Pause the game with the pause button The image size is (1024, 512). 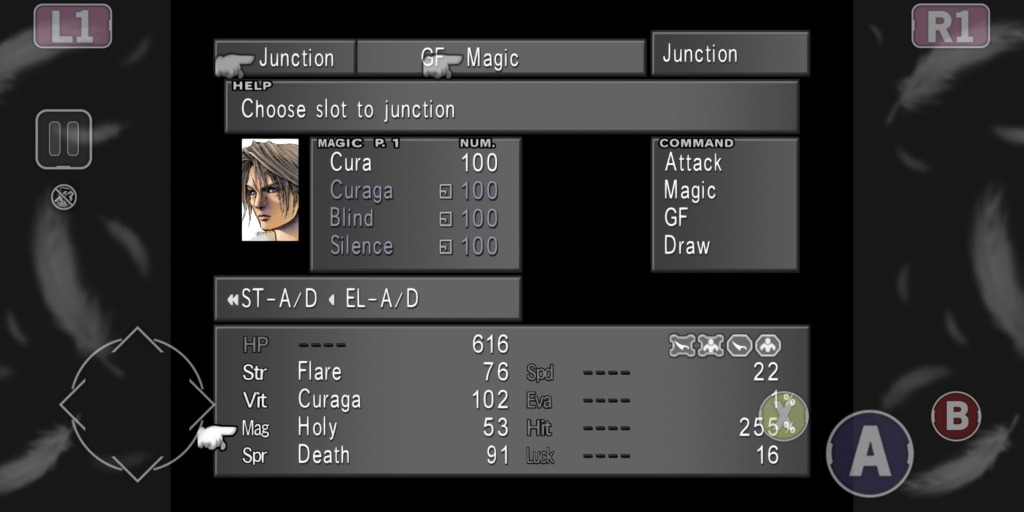(x=64, y=139)
